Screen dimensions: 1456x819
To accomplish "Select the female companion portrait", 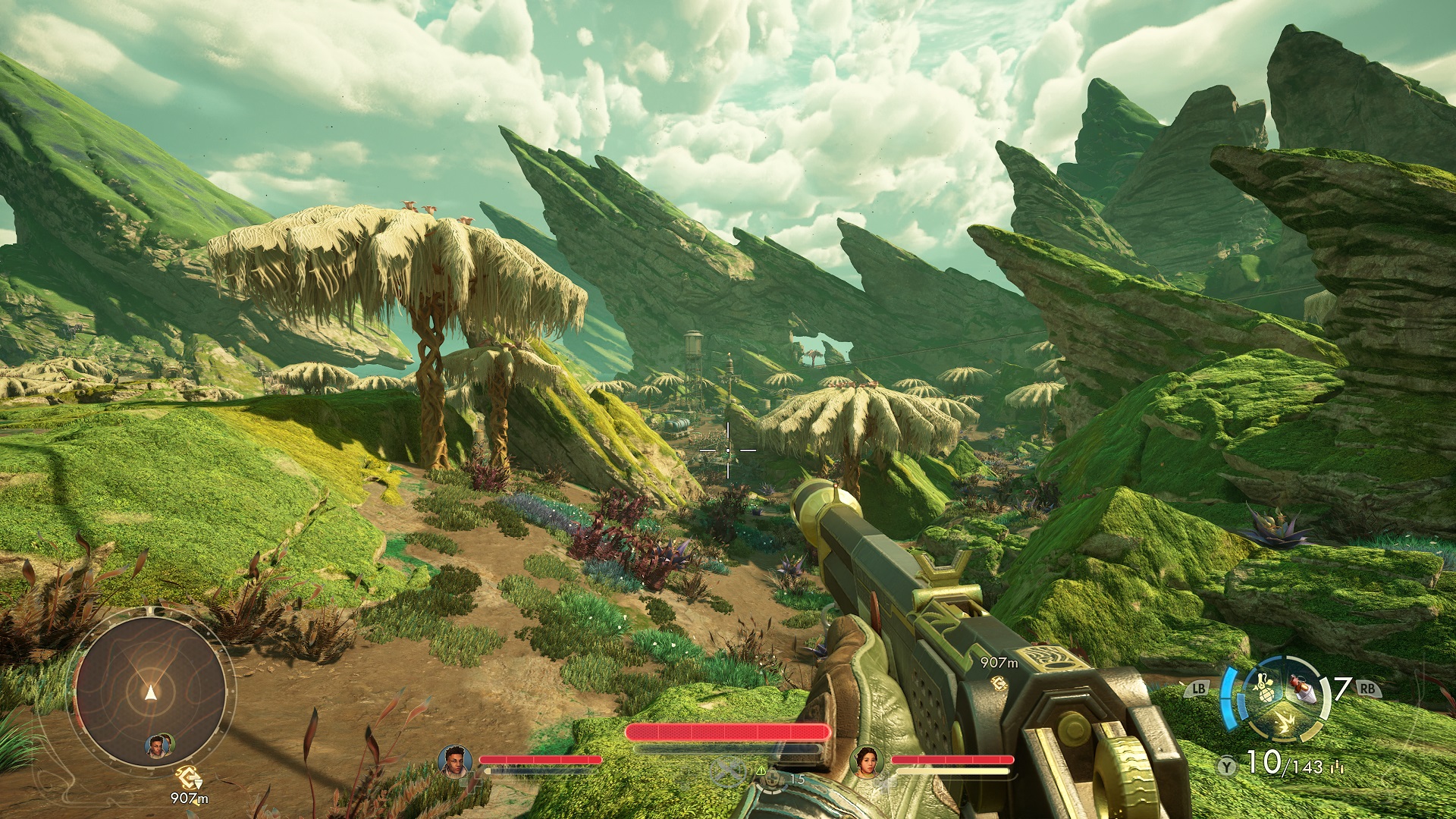I will pyautogui.click(x=867, y=761).
